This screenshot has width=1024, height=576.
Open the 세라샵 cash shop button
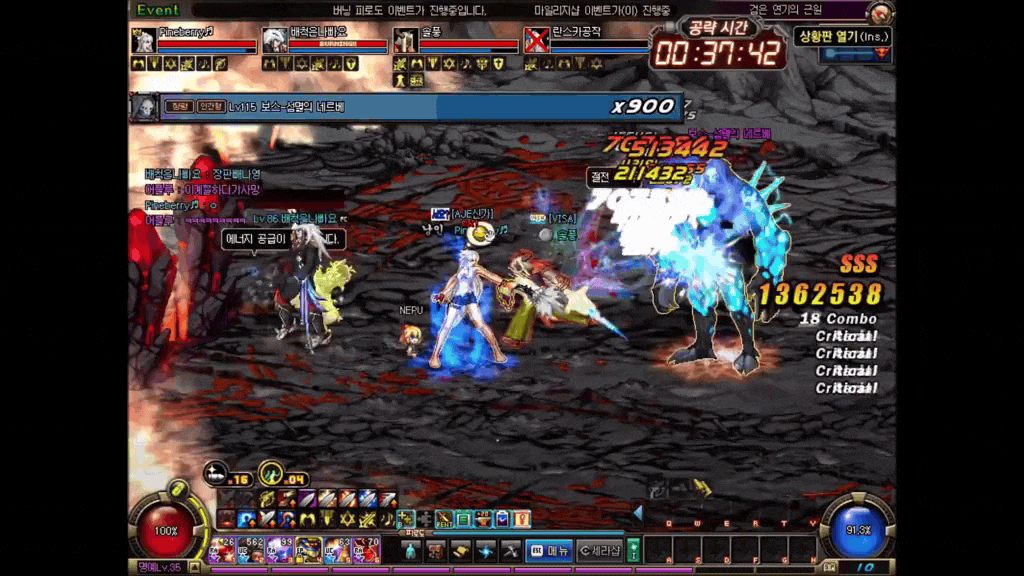[x=601, y=550]
